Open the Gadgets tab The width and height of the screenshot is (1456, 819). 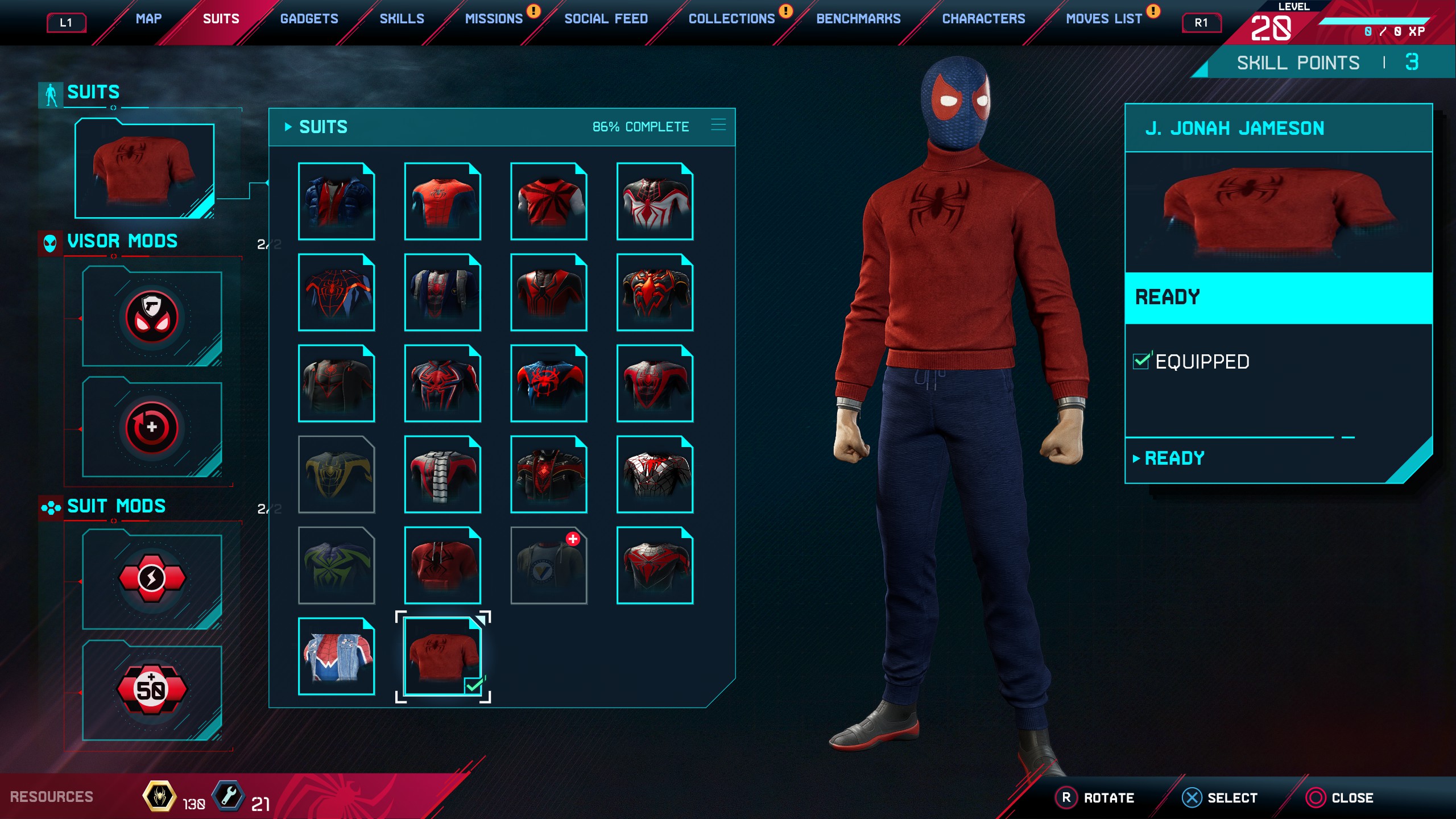click(309, 19)
